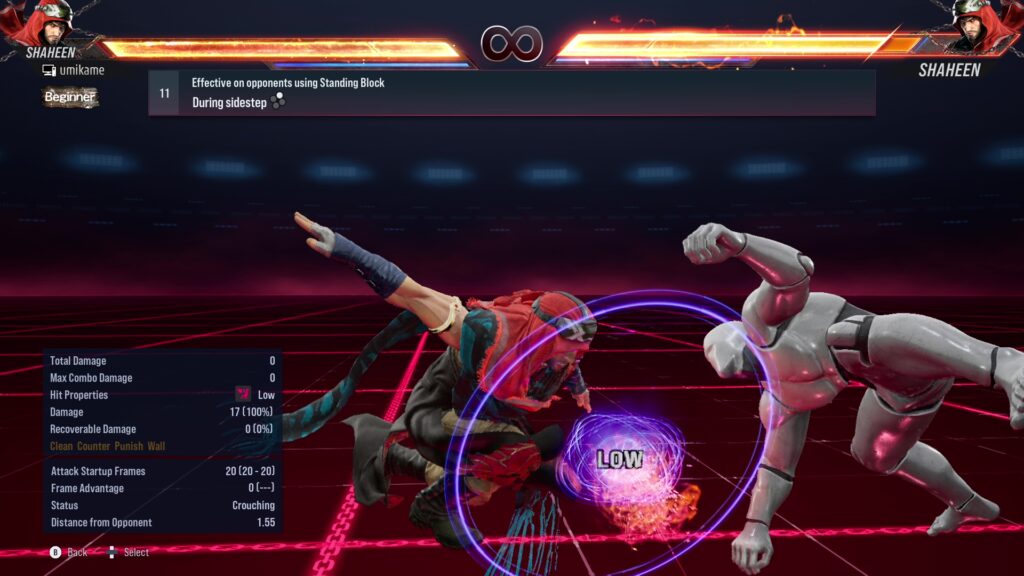Select move 11 During sidestep entry

coord(511,93)
